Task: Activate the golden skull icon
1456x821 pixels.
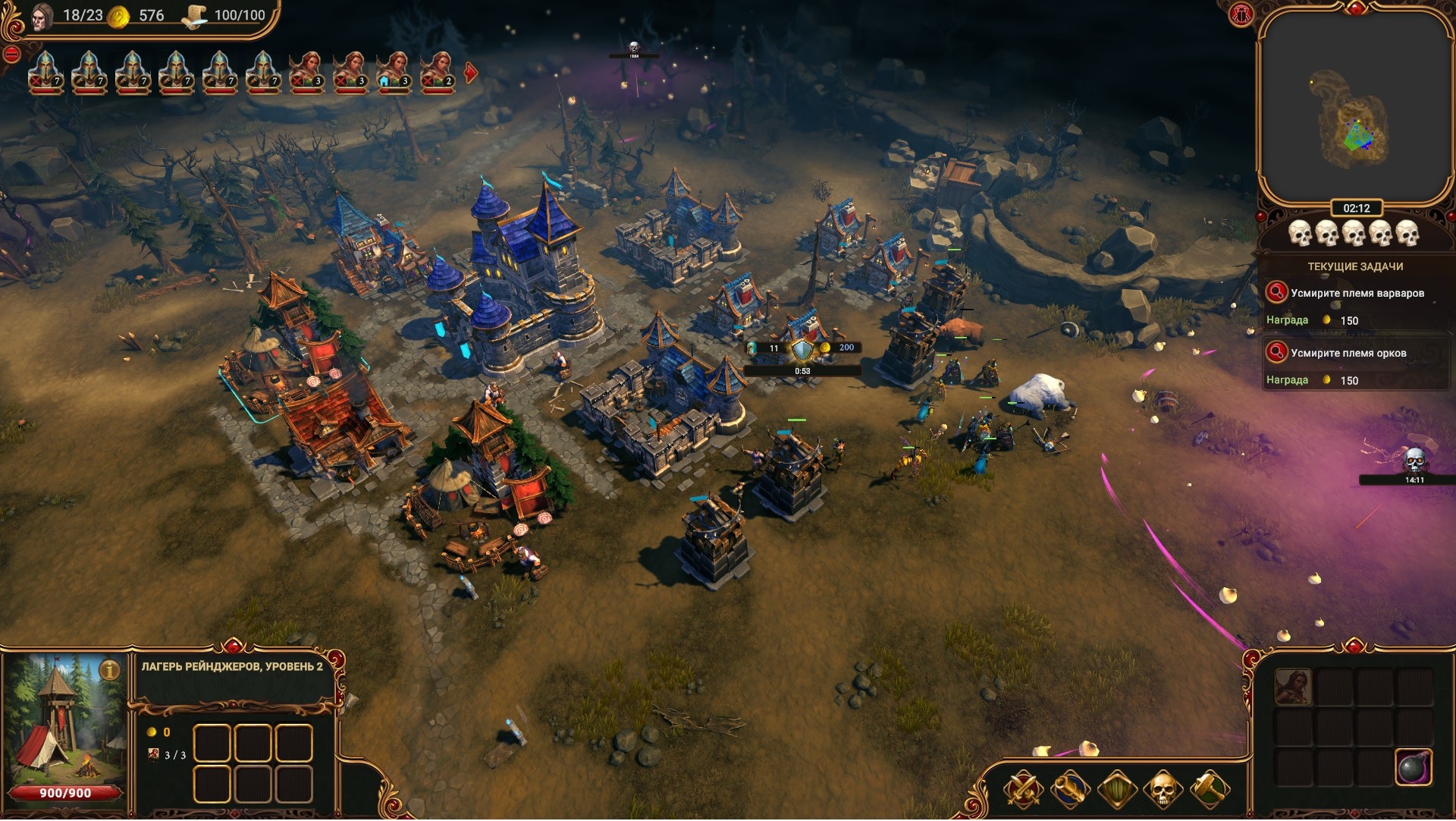Action: point(1163,790)
